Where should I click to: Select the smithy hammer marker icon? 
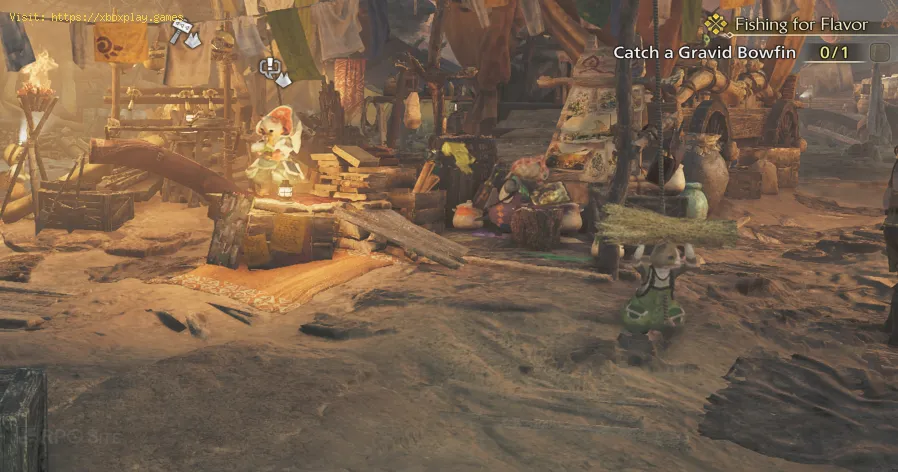[x=184, y=33]
